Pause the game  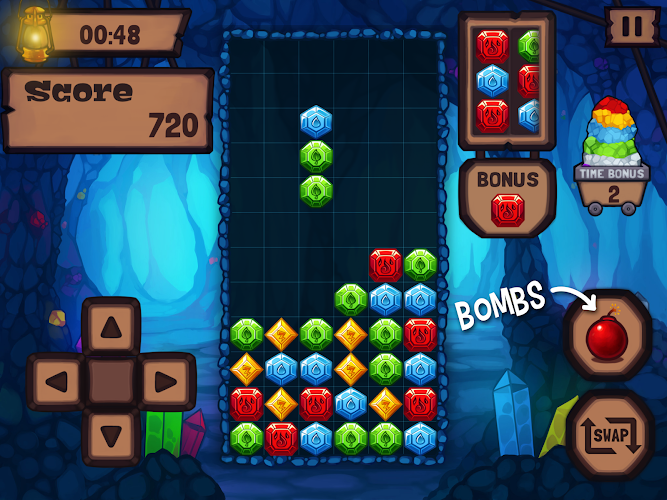632,27
